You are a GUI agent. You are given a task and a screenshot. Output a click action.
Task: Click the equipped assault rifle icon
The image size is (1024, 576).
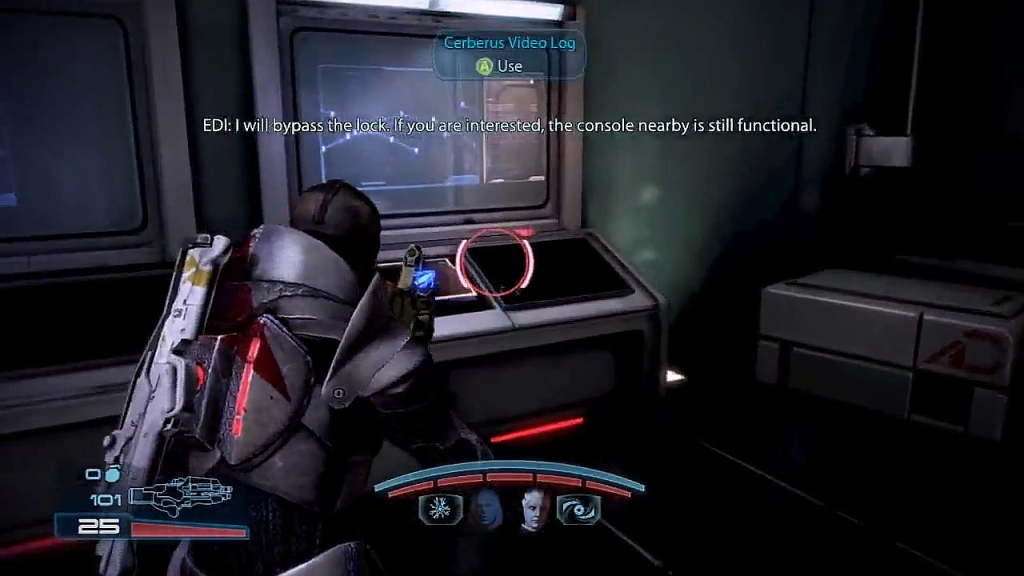pos(180,494)
